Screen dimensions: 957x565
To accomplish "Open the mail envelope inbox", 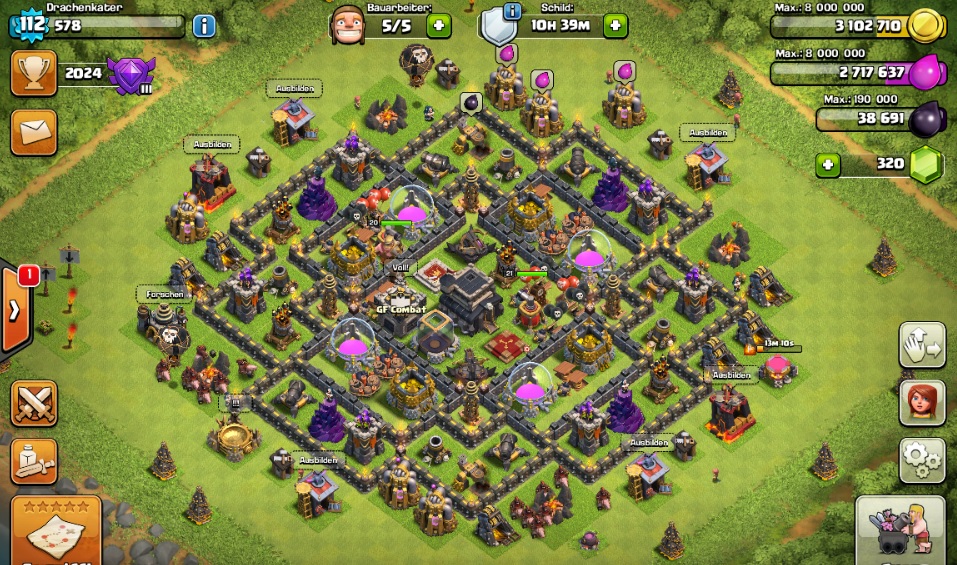I will [x=33, y=132].
